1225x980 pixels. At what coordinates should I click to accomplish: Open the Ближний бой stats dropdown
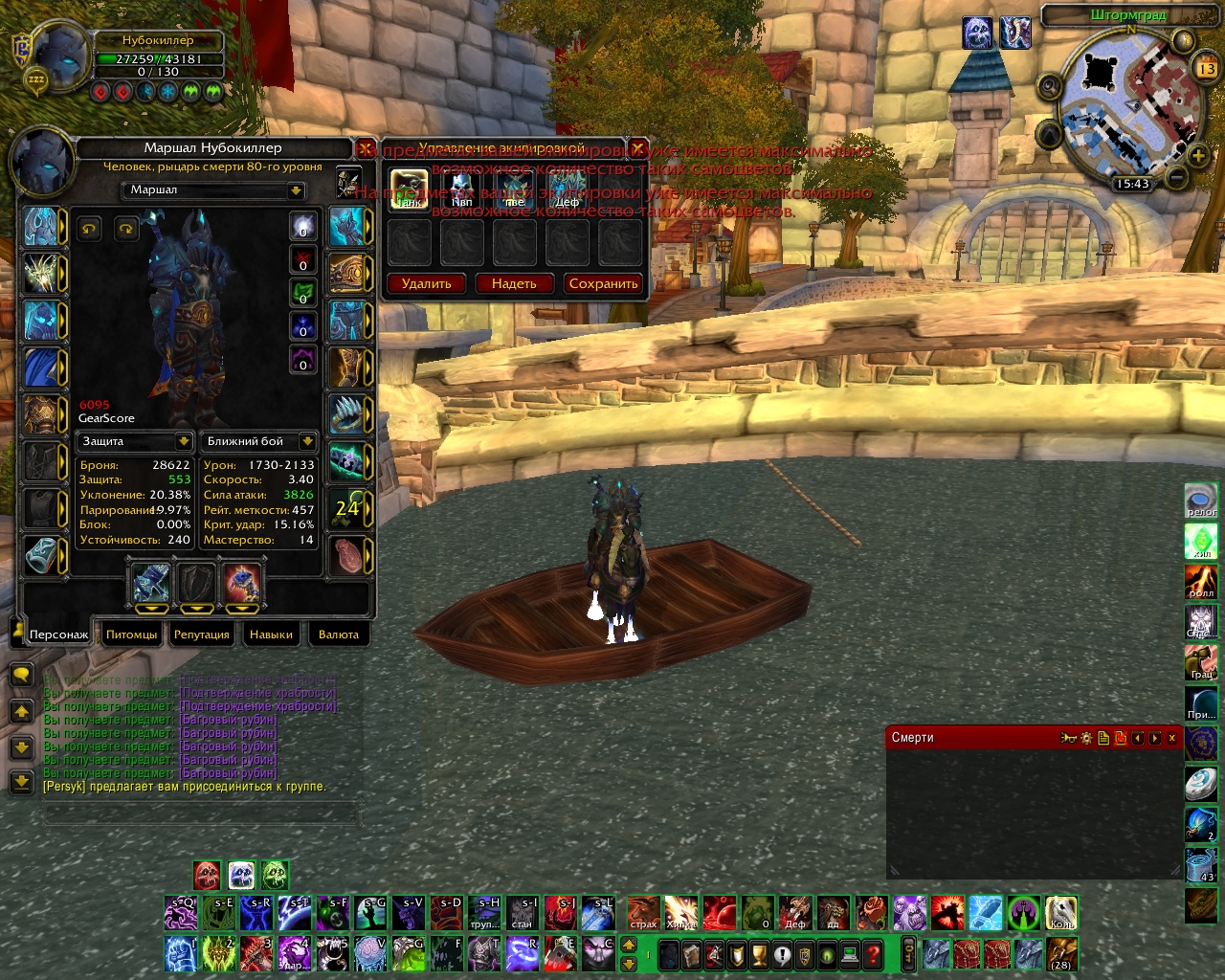306,441
